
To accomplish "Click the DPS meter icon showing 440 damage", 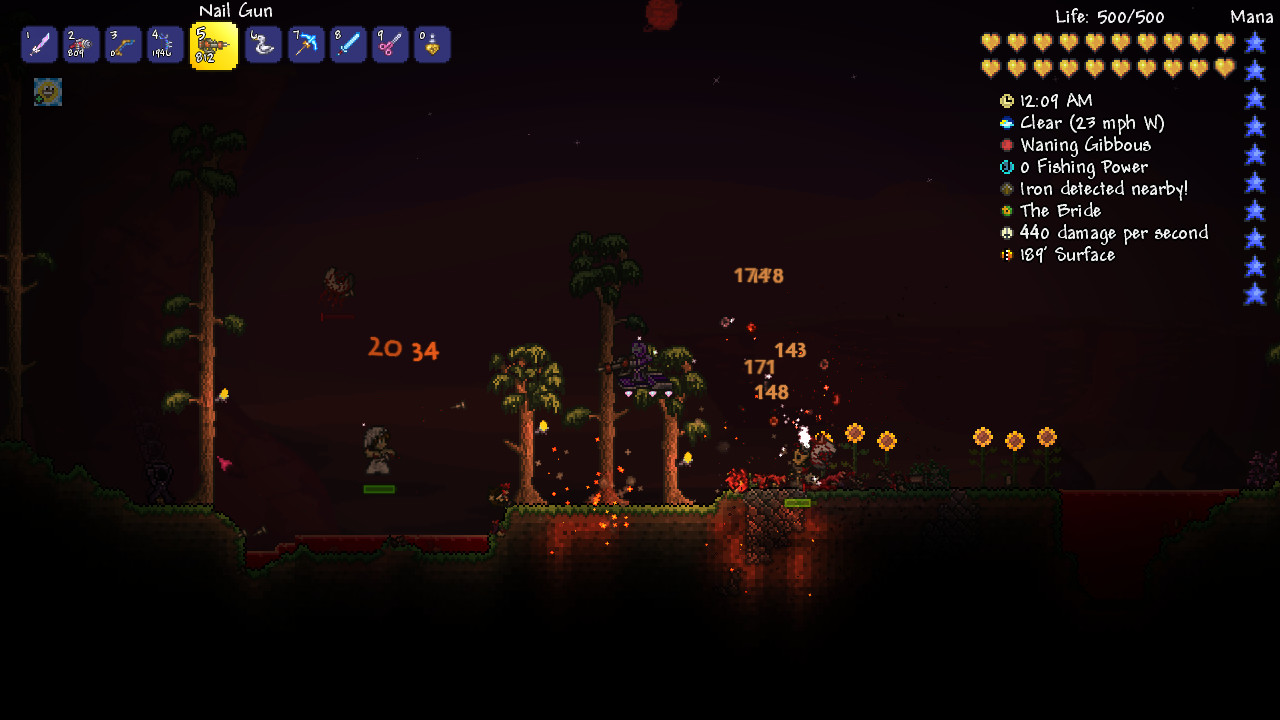I will coord(1005,232).
